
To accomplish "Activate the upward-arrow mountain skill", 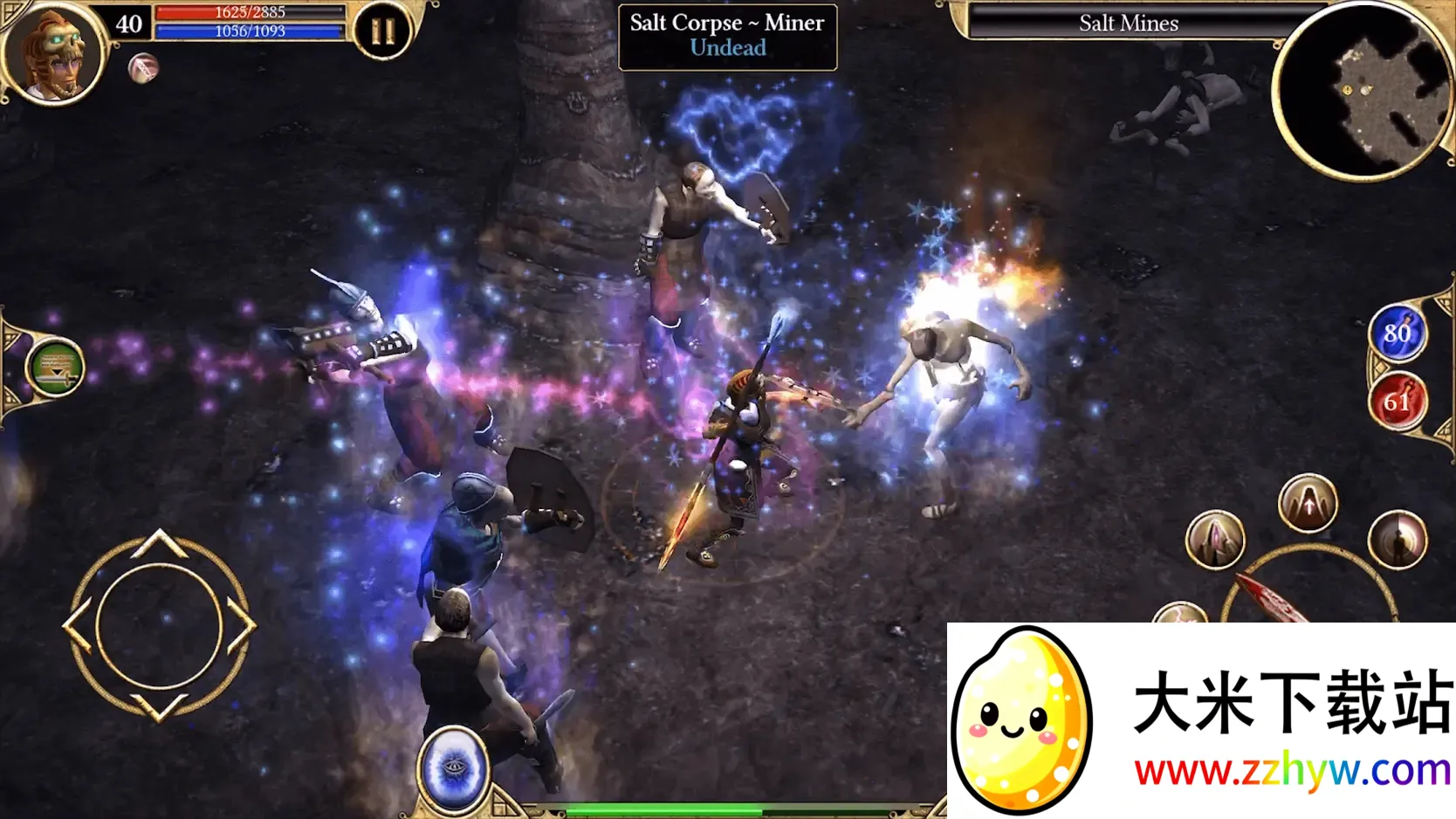I will coord(1308,502).
